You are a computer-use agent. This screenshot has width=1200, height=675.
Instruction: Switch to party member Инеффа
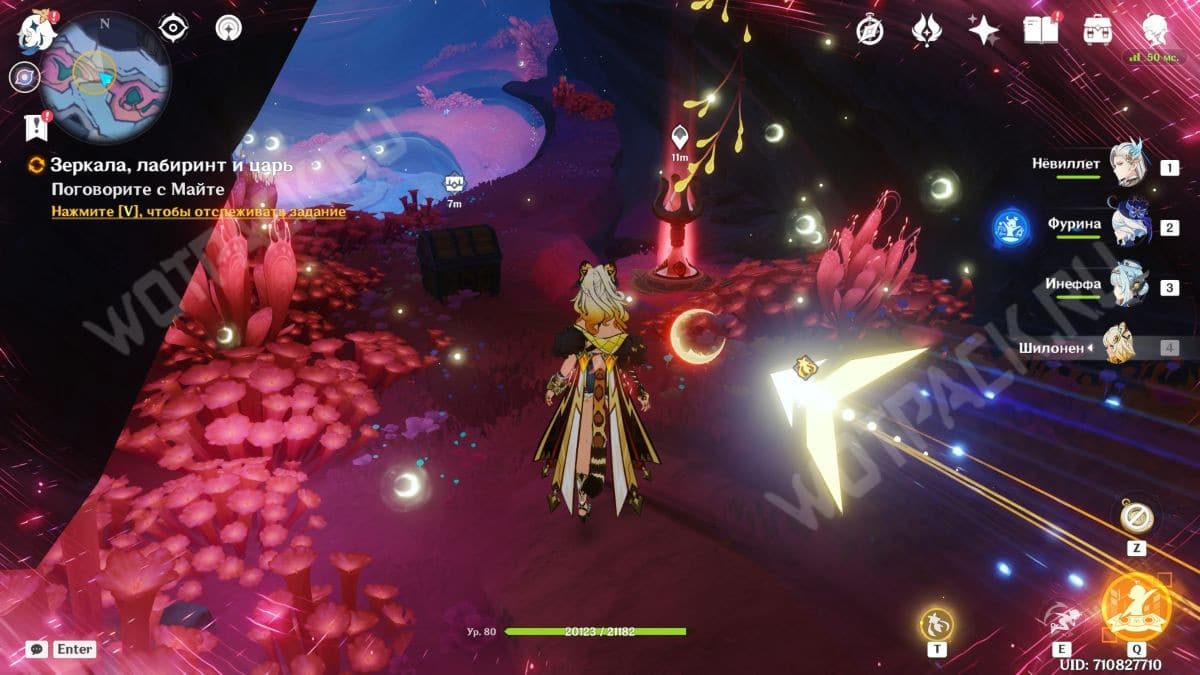point(1128,285)
